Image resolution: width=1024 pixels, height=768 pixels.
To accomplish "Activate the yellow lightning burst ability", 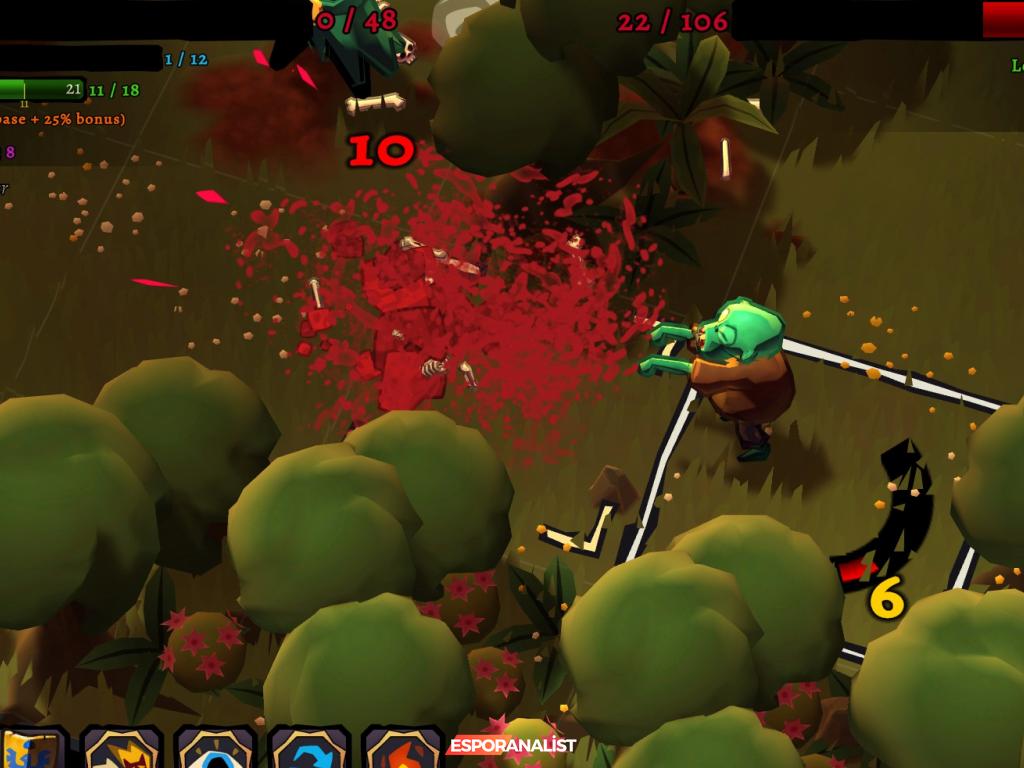I will tap(122, 750).
